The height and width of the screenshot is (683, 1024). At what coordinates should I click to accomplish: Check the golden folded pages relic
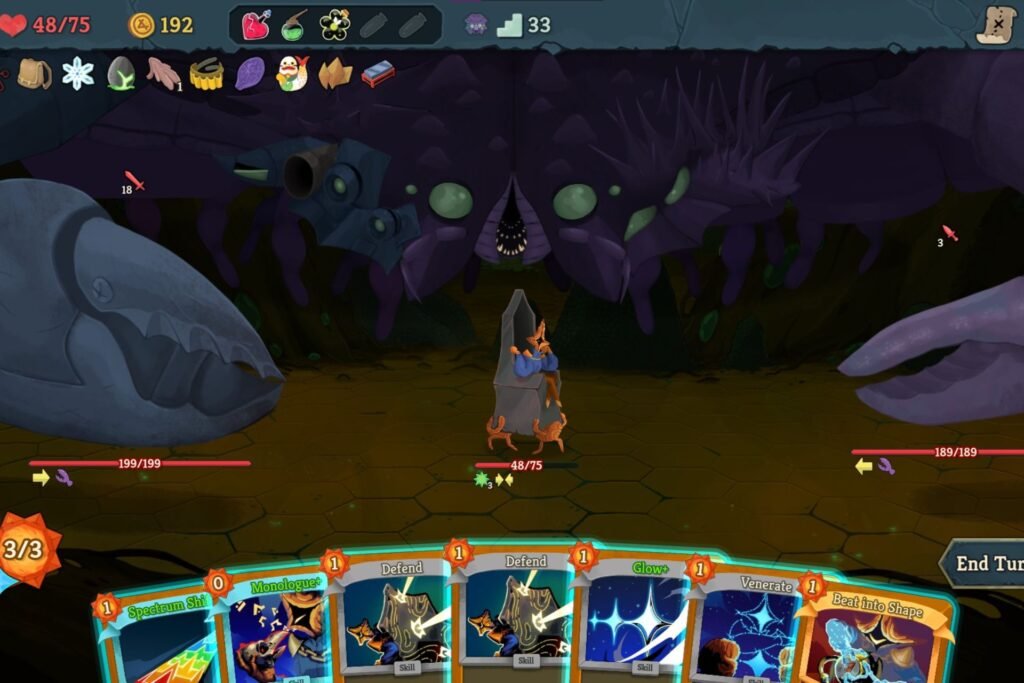tap(334, 73)
